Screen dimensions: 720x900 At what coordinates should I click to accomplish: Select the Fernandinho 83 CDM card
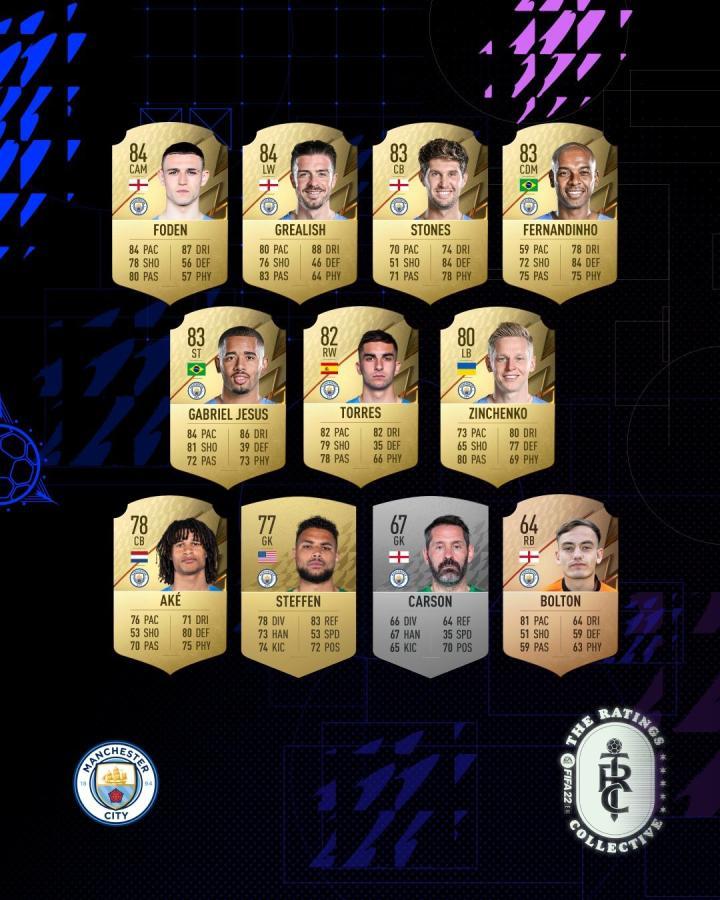[559, 212]
